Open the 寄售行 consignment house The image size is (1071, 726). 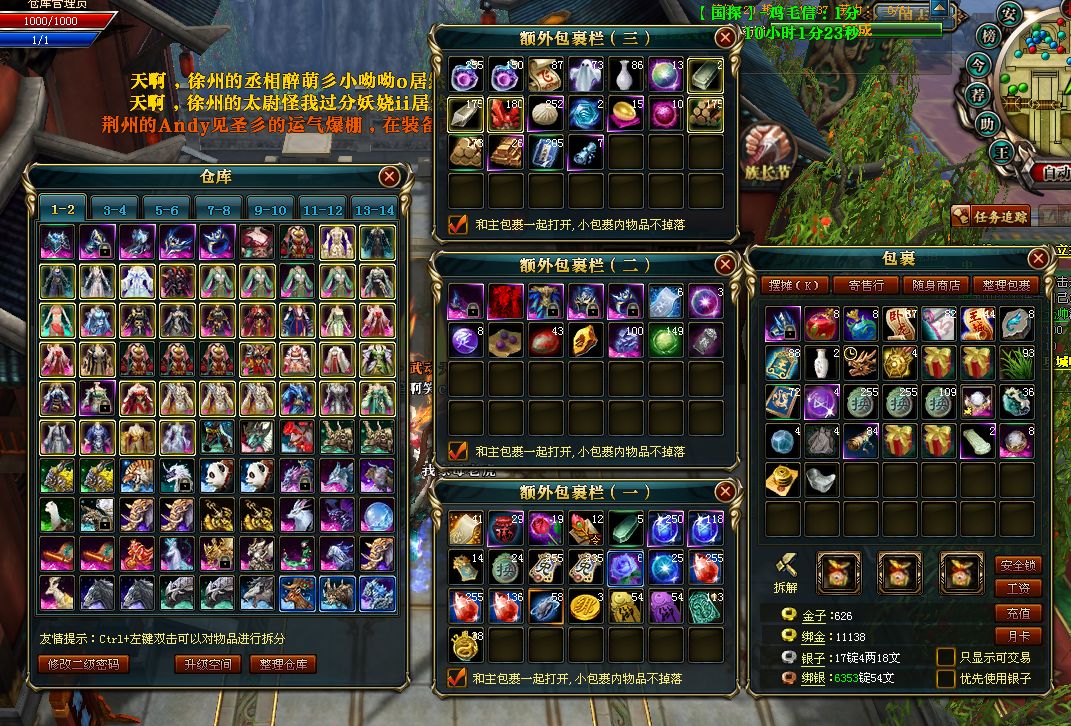pos(865,285)
